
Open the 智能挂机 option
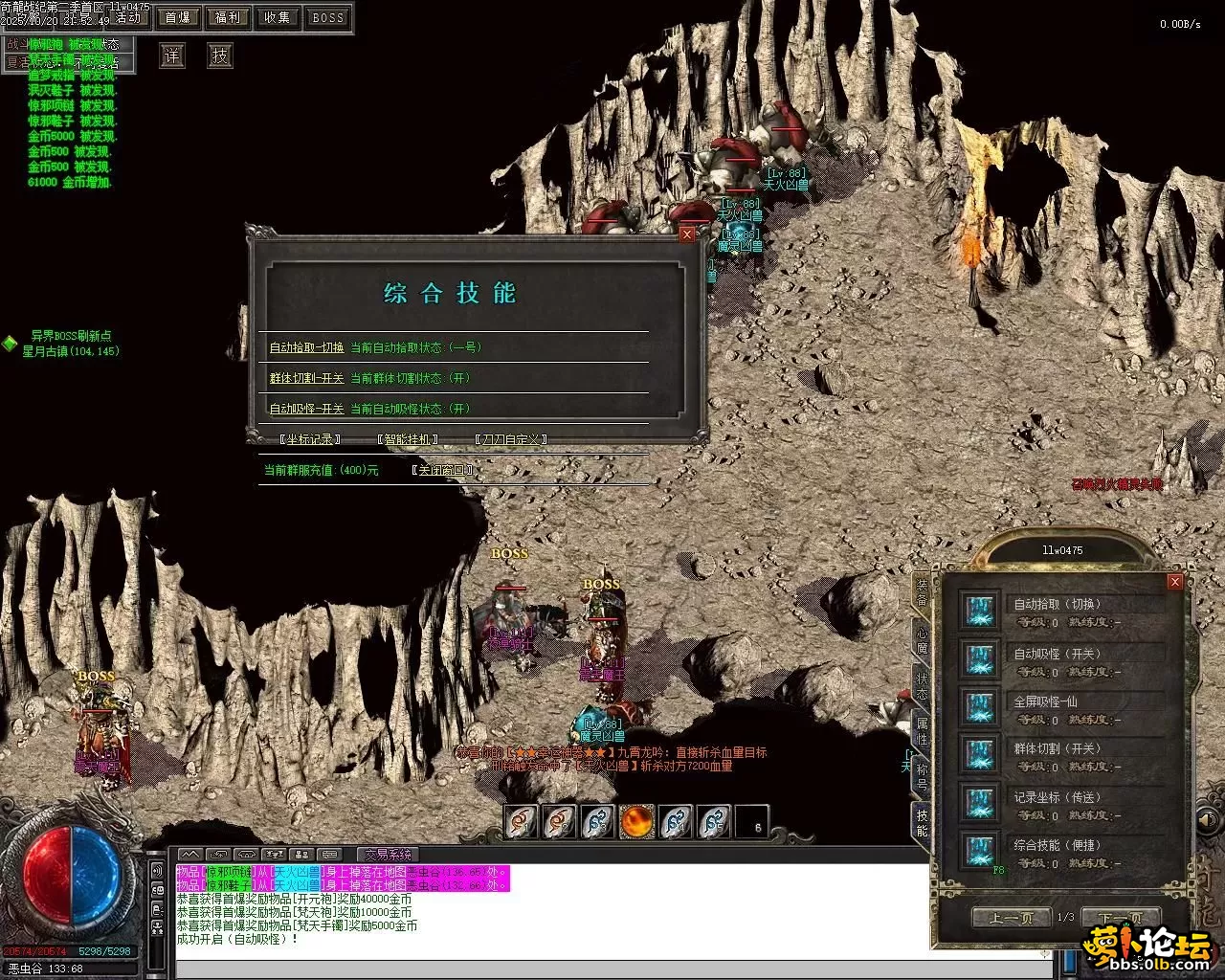(x=408, y=439)
